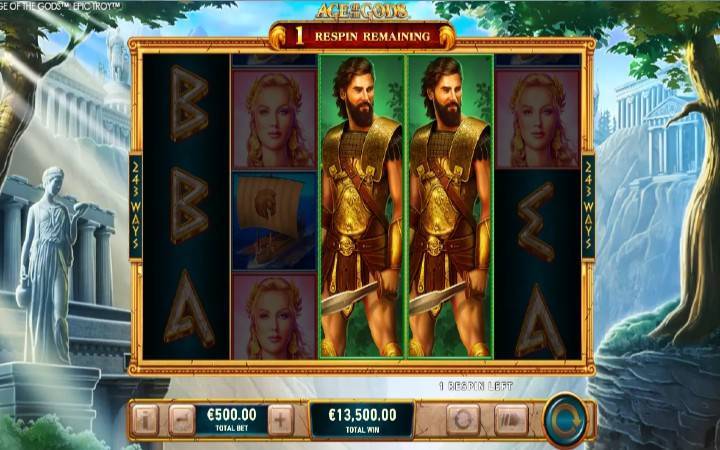Screen dimensions: 720x450
Task: Open the info paytable button
Action: (x=146, y=420)
